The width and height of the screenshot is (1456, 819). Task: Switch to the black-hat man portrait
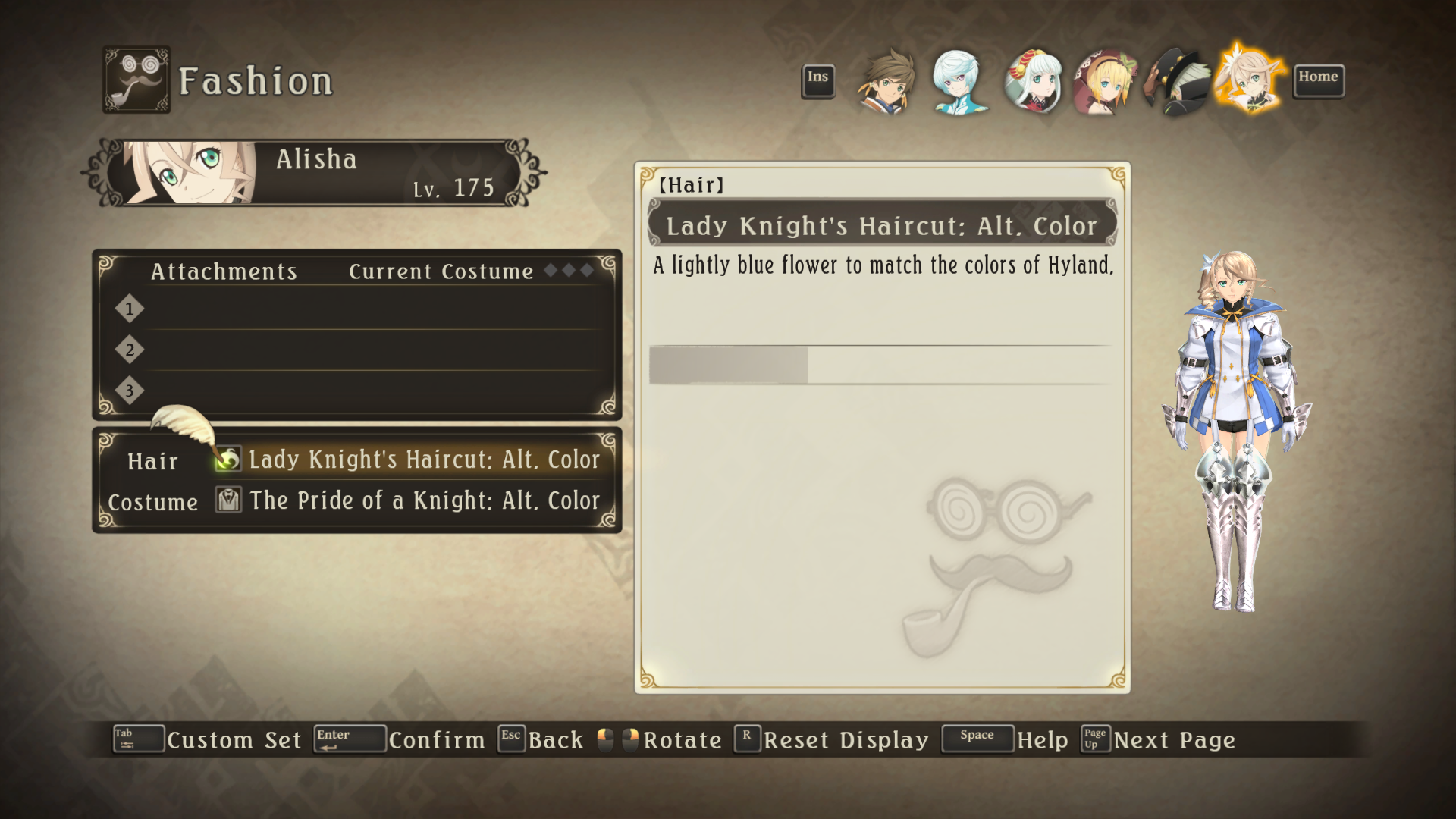pos(1177,82)
